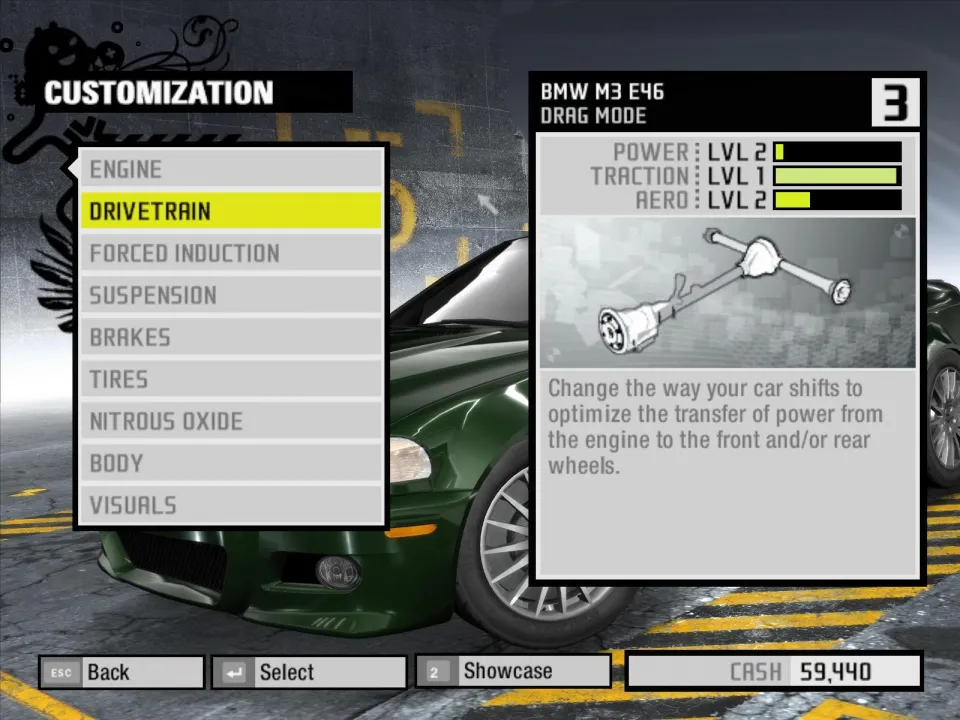Choose the Body customization option
This screenshot has height=720, width=960.
(x=230, y=463)
